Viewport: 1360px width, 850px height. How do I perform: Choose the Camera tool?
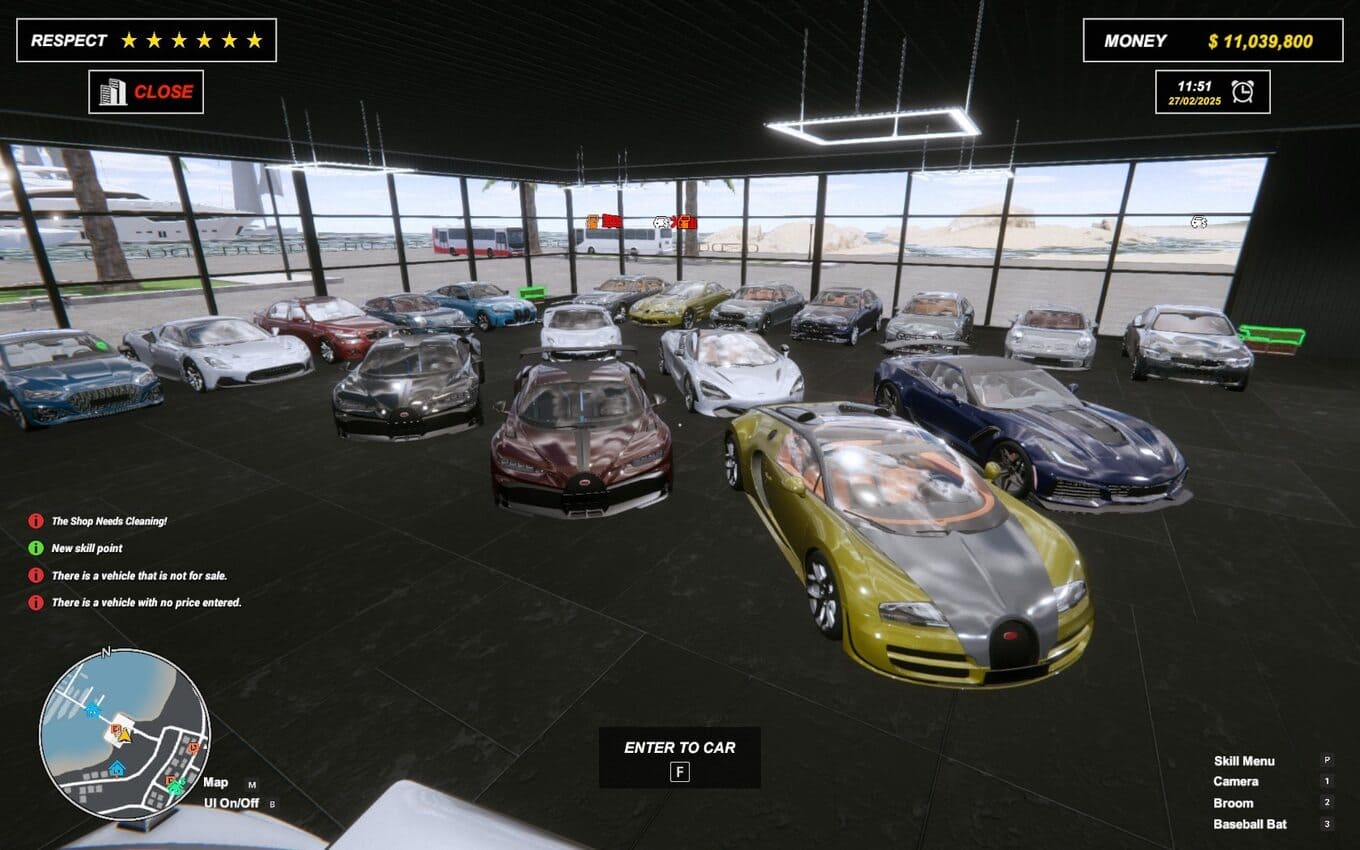click(x=1236, y=782)
